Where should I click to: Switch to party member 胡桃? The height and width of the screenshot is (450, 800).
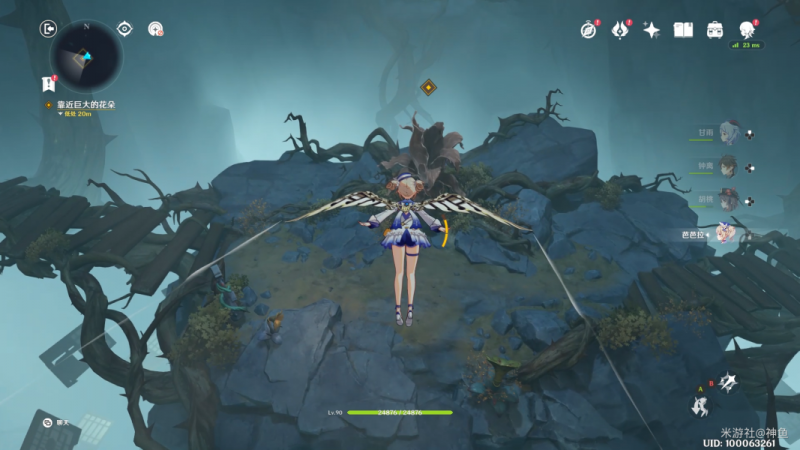tap(728, 199)
